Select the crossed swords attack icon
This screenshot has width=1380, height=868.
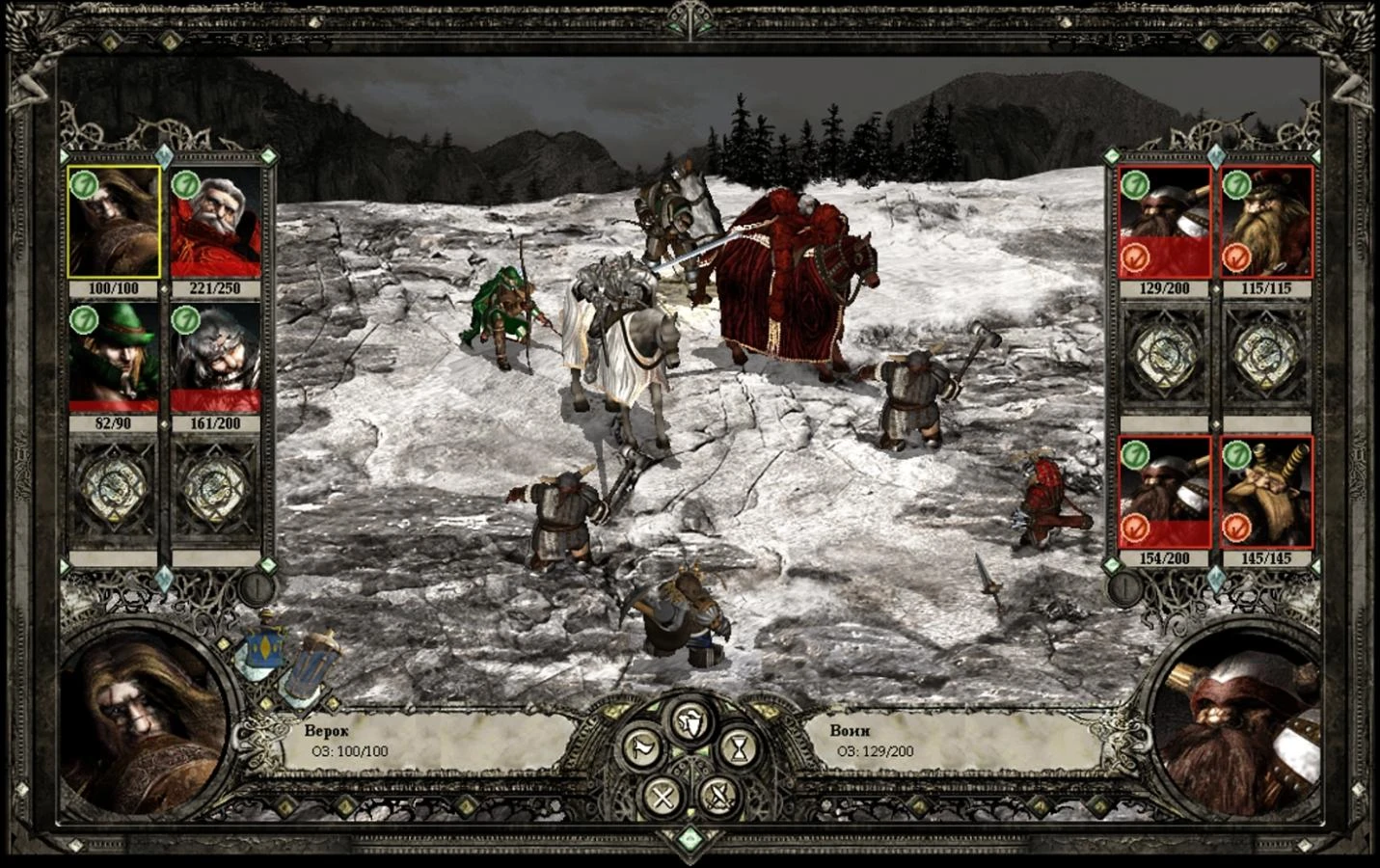(x=718, y=797)
